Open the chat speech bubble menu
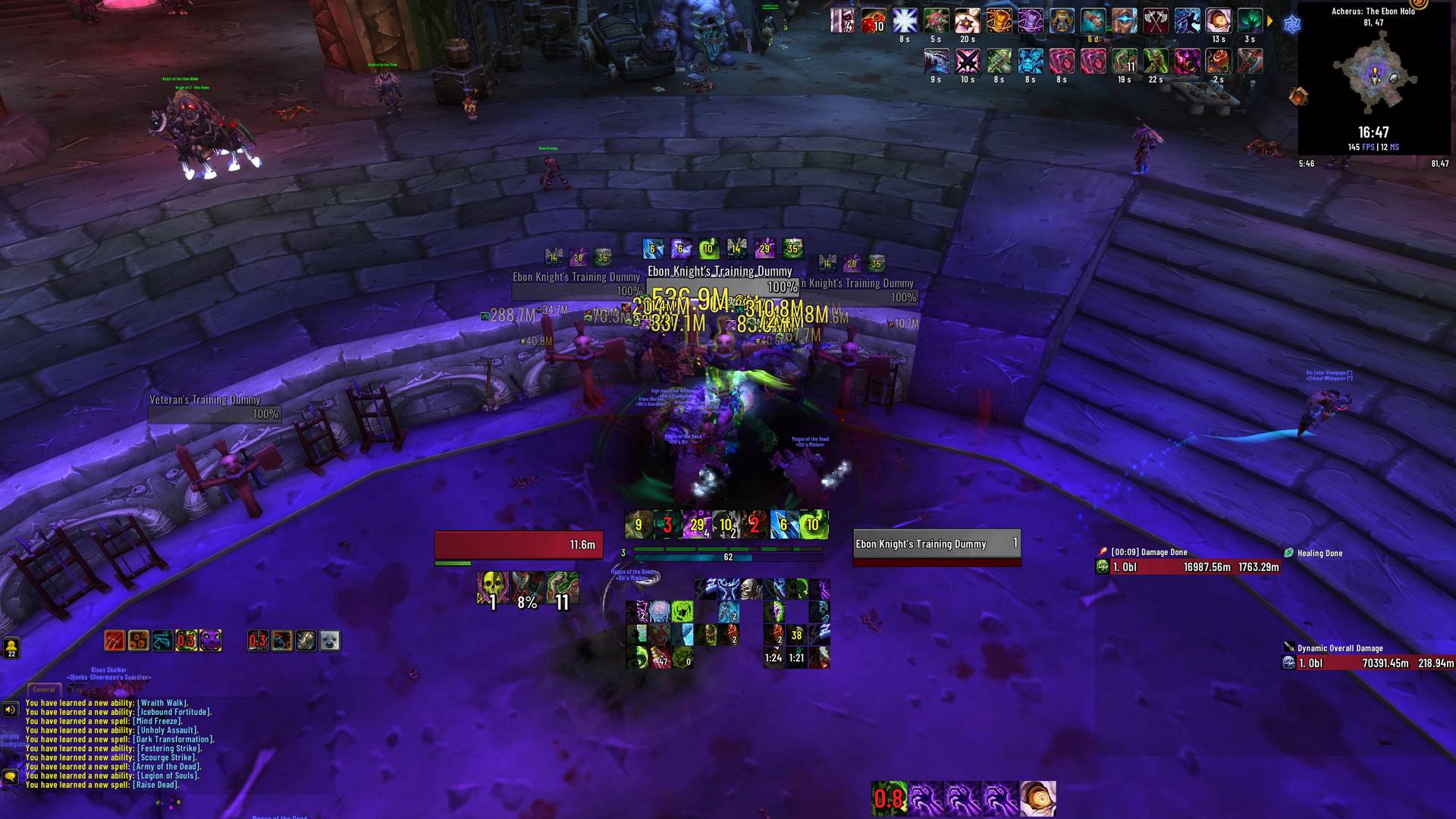This screenshot has height=819, width=1456. coord(10,777)
